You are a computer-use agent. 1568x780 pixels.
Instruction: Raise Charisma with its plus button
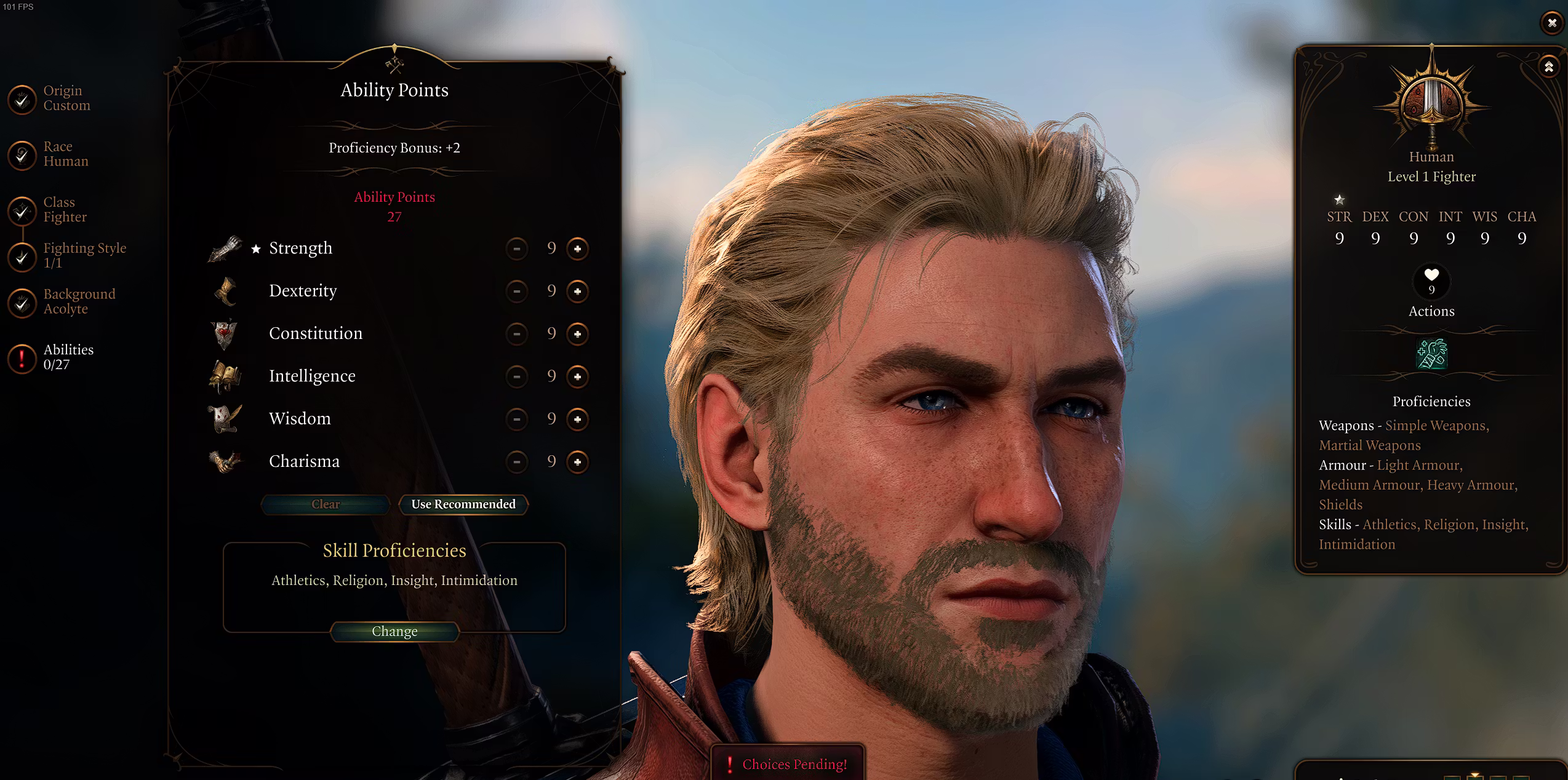pos(577,461)
